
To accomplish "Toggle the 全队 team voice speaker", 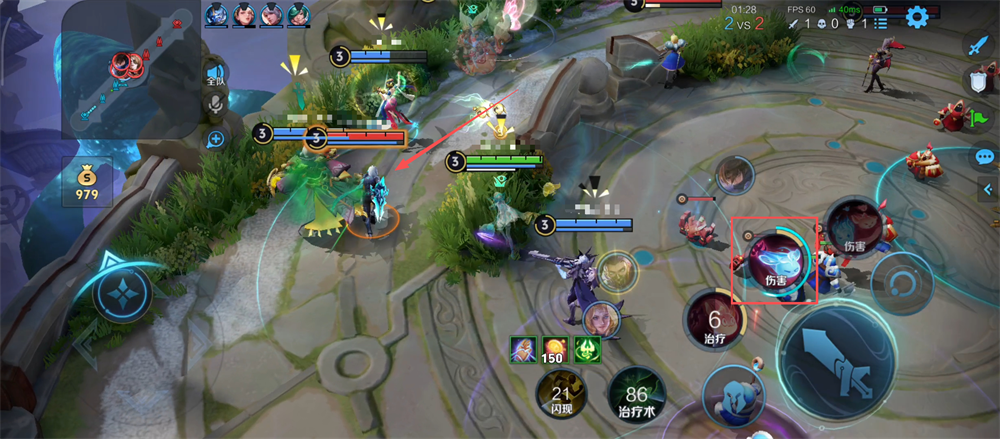I will 214,74.
